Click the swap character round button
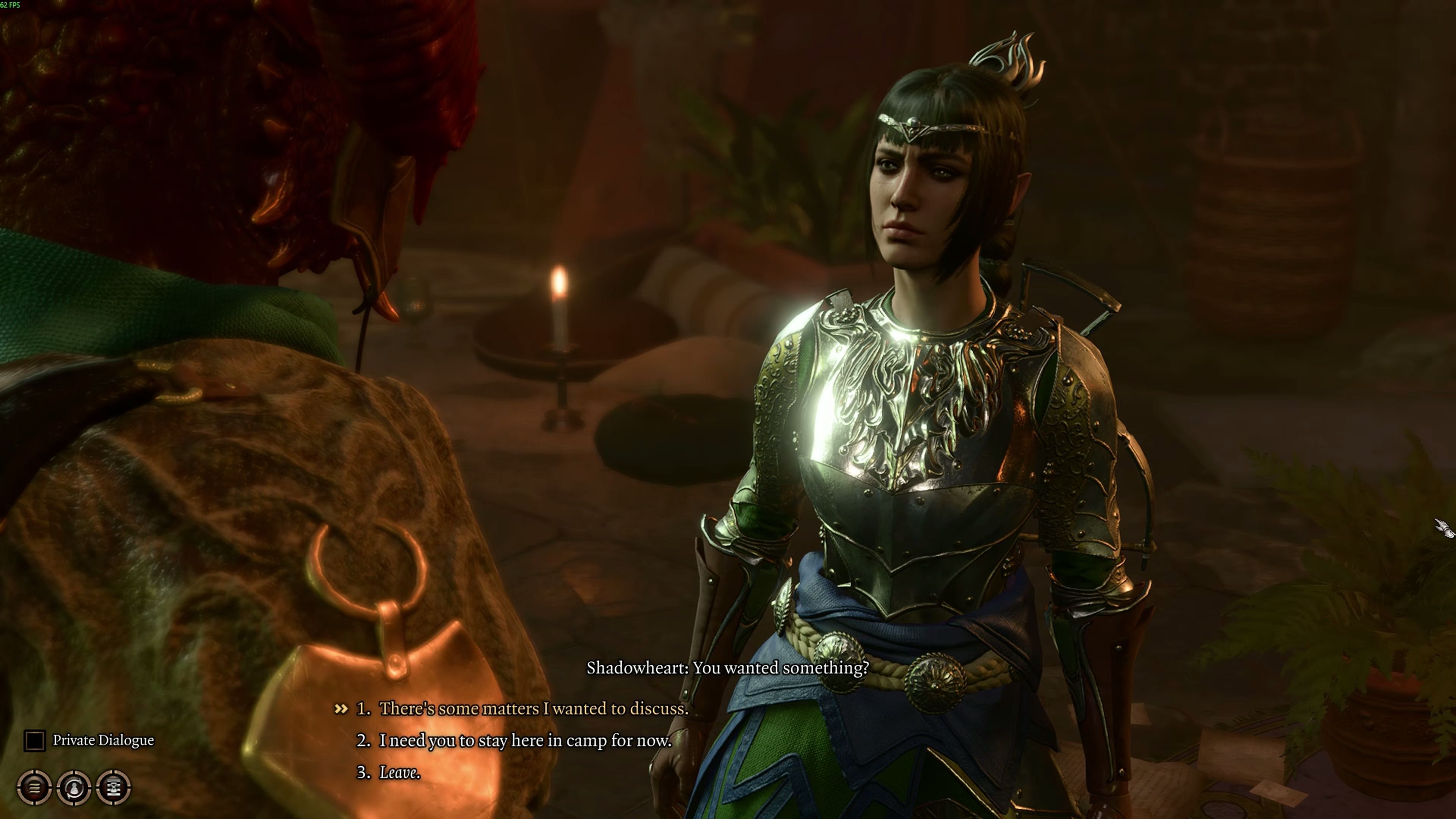Screen dimensions: 1456x819 (74, 787)
